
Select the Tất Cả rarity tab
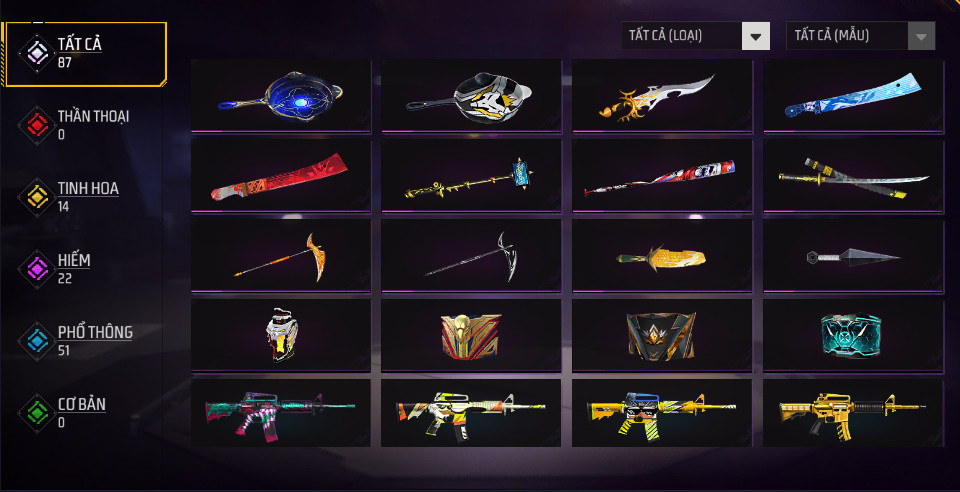pyautogui.click(x=84, y=52)
